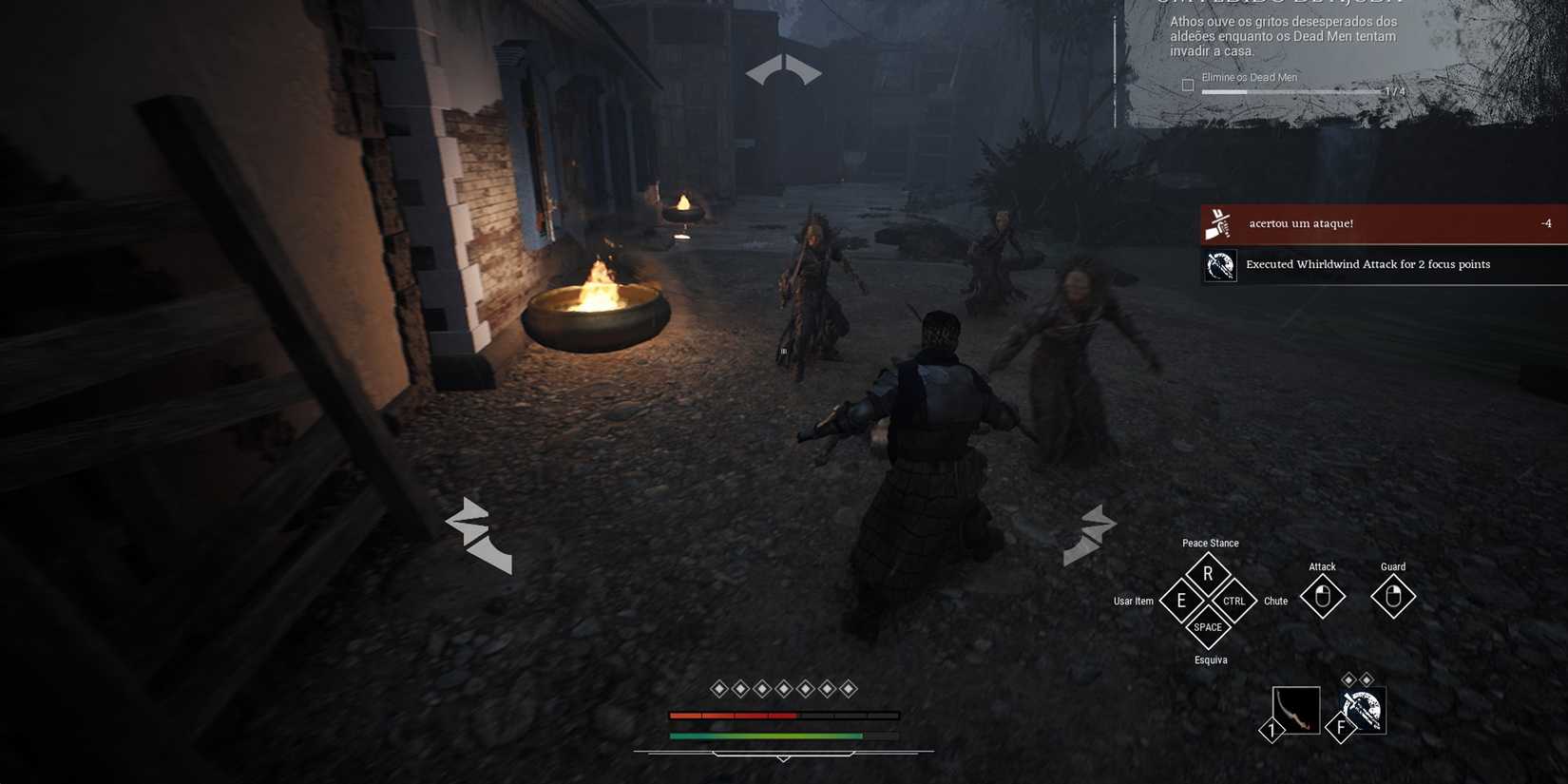Click the arrow indicator above the enemy

tap(781, 69)
